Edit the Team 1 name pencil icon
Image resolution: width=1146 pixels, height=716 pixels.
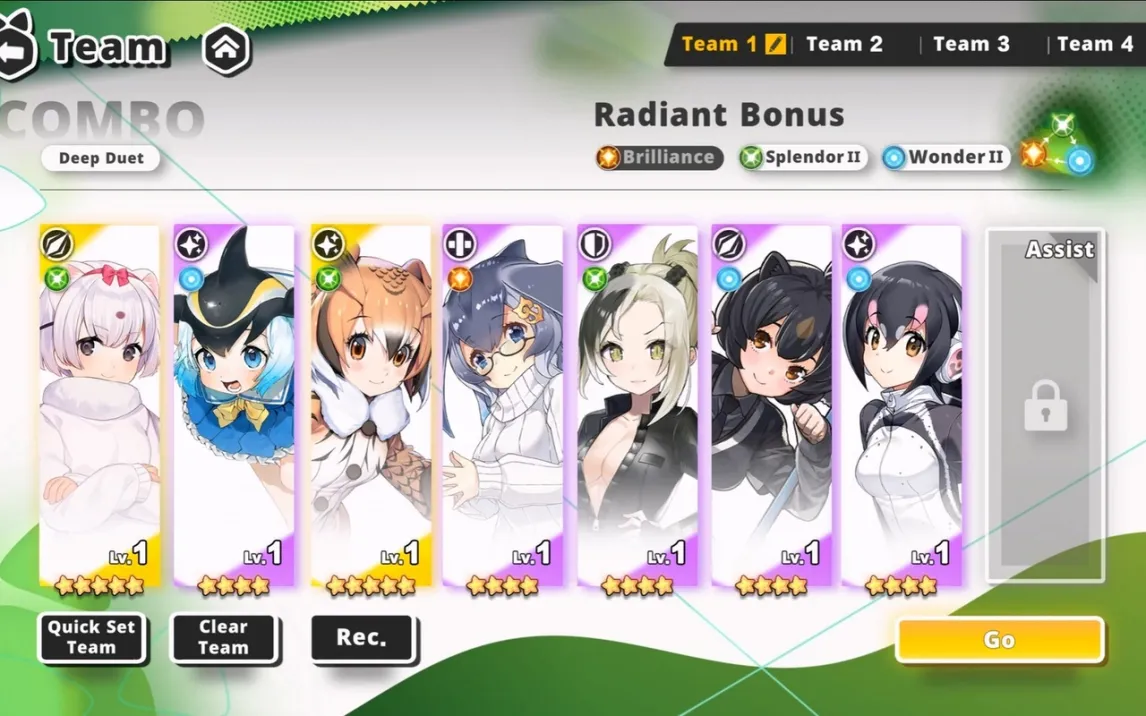click(776, 44)
